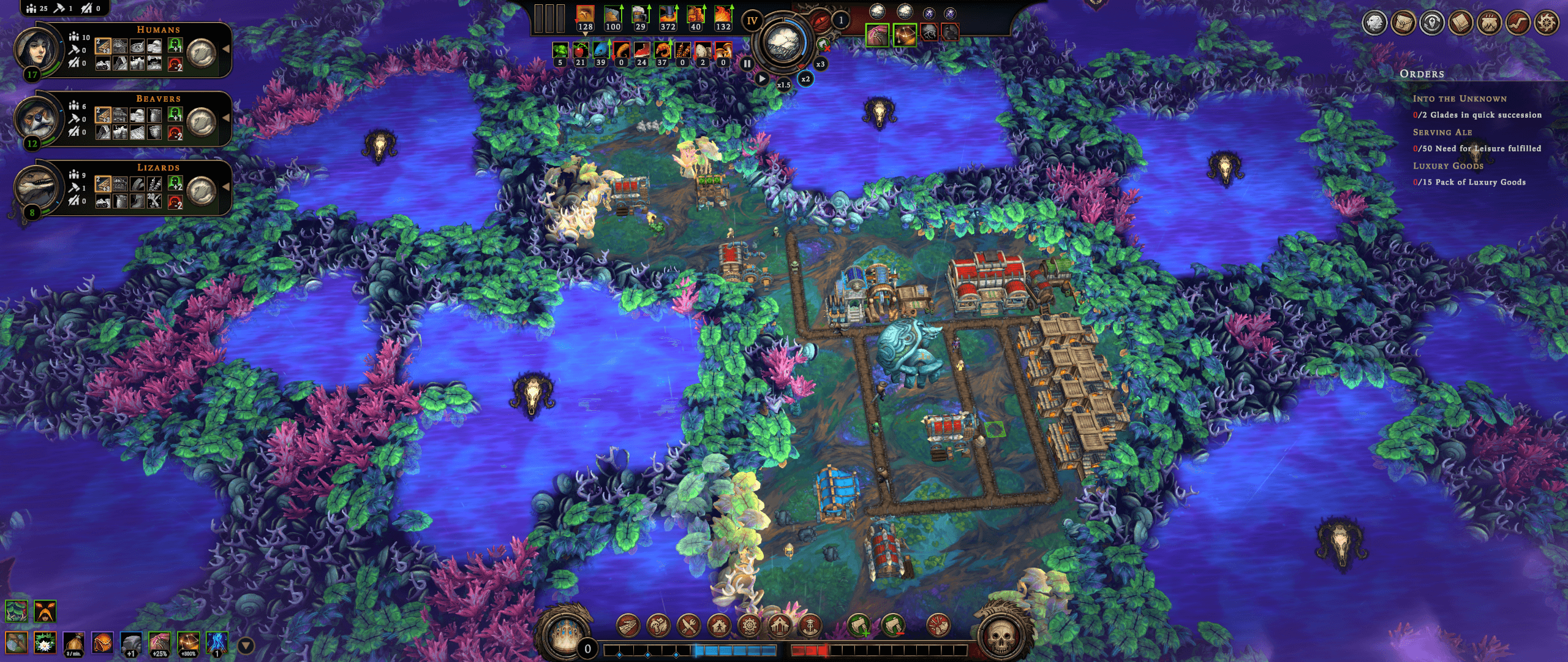
Task: Pause the game with the pause button
Action: [747, 64]
